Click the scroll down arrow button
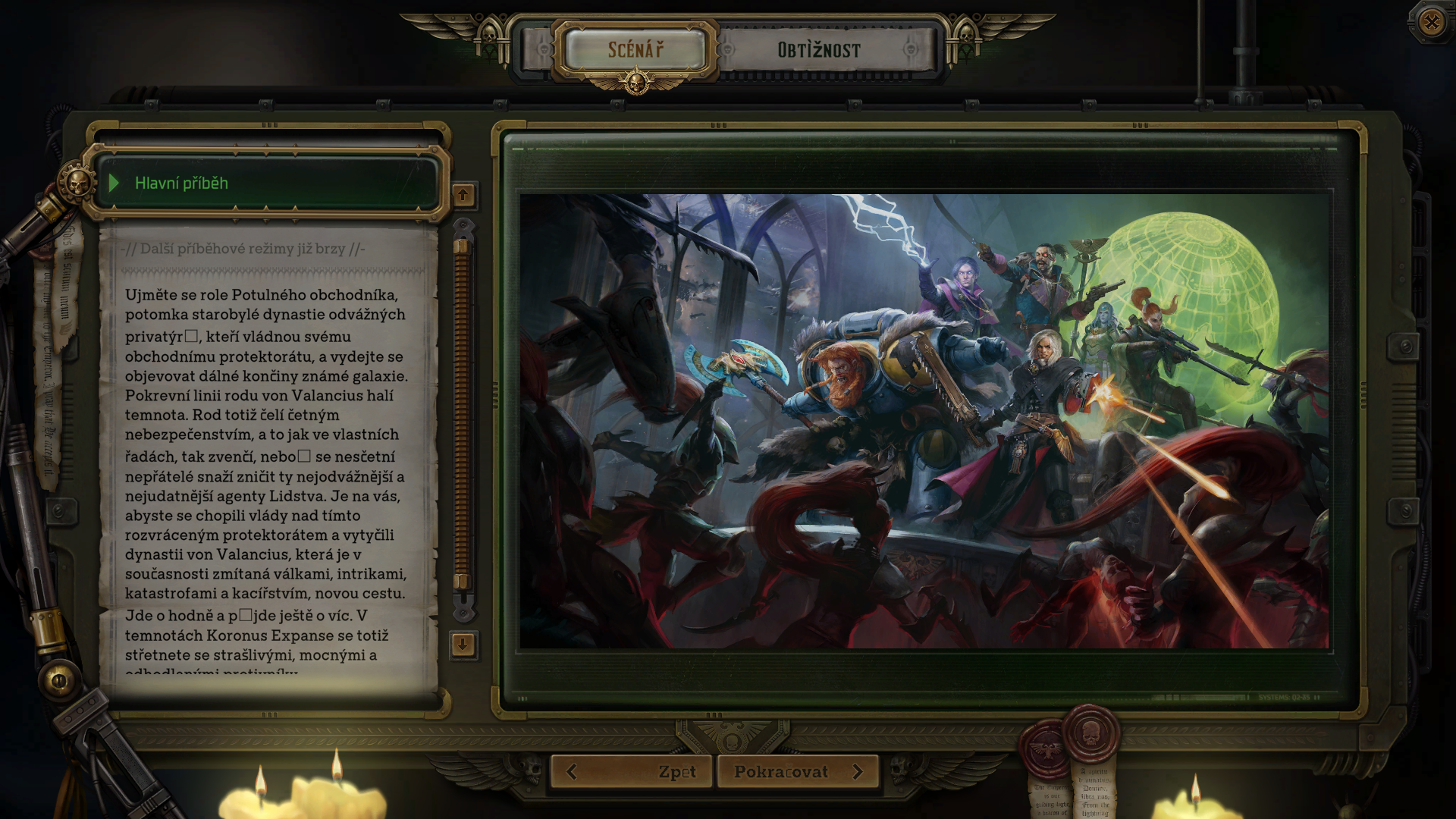Image resolution: width=1456 pixels, height=819 pixels. pyautogui.click(x=463, y=645)
